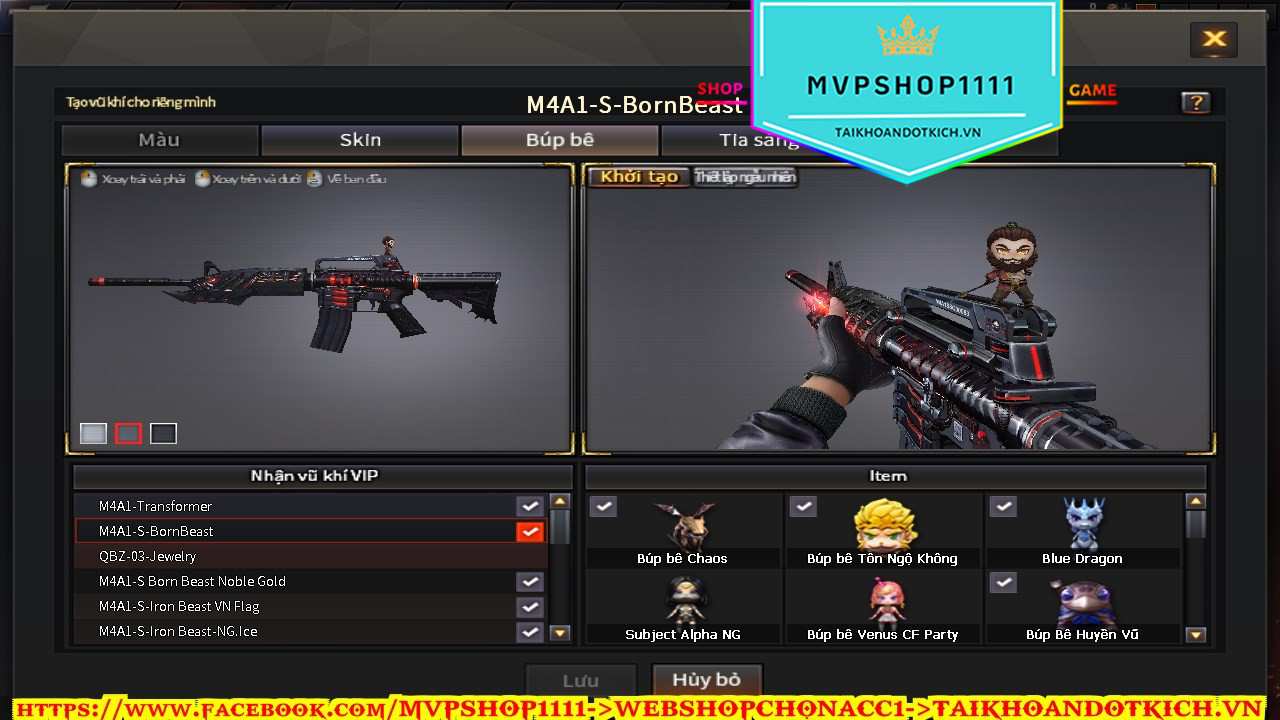
Task: Pick the Blue Dragon doll
Action: (1083, 530)
